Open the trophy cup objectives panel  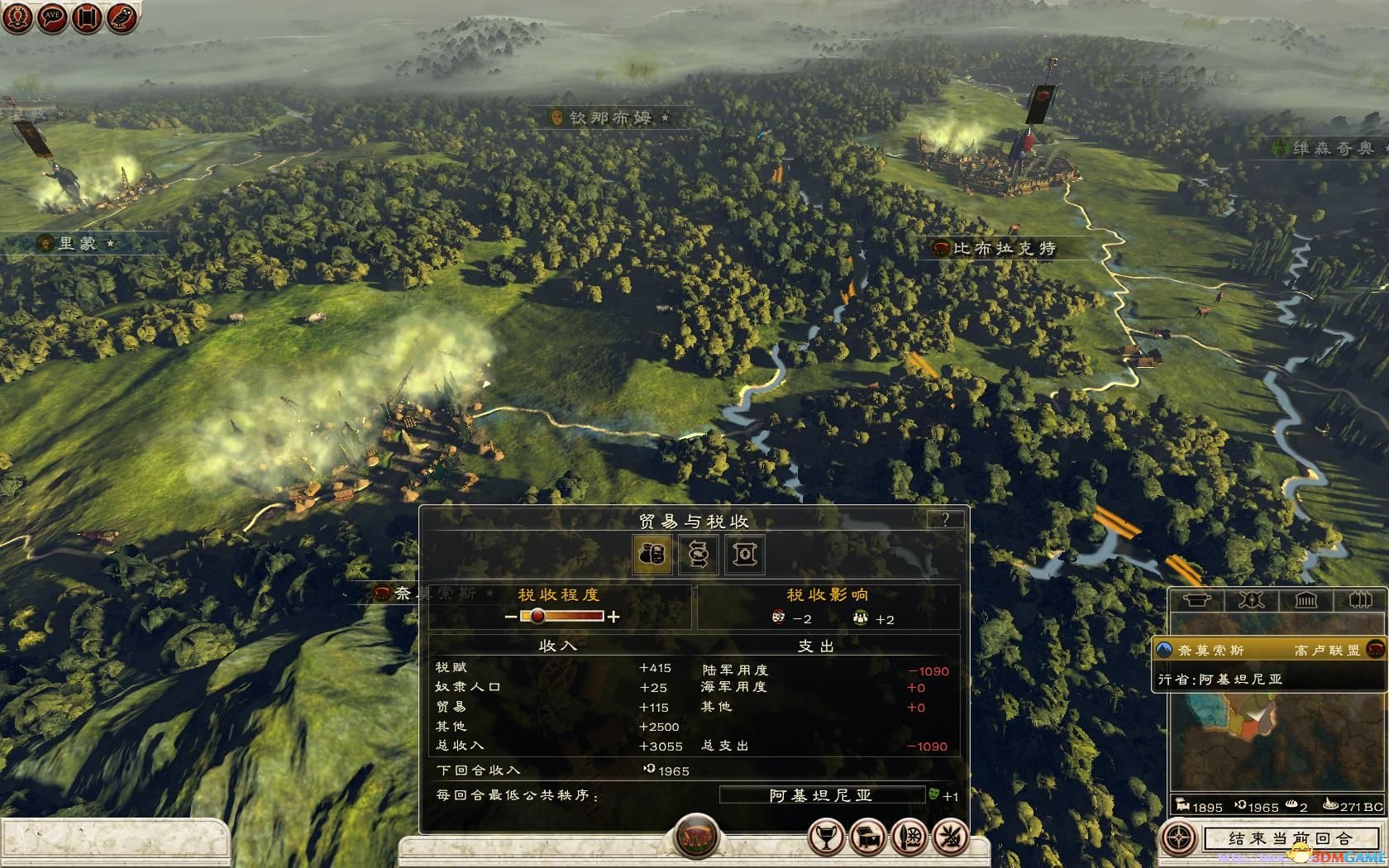[x=826, y=837]
